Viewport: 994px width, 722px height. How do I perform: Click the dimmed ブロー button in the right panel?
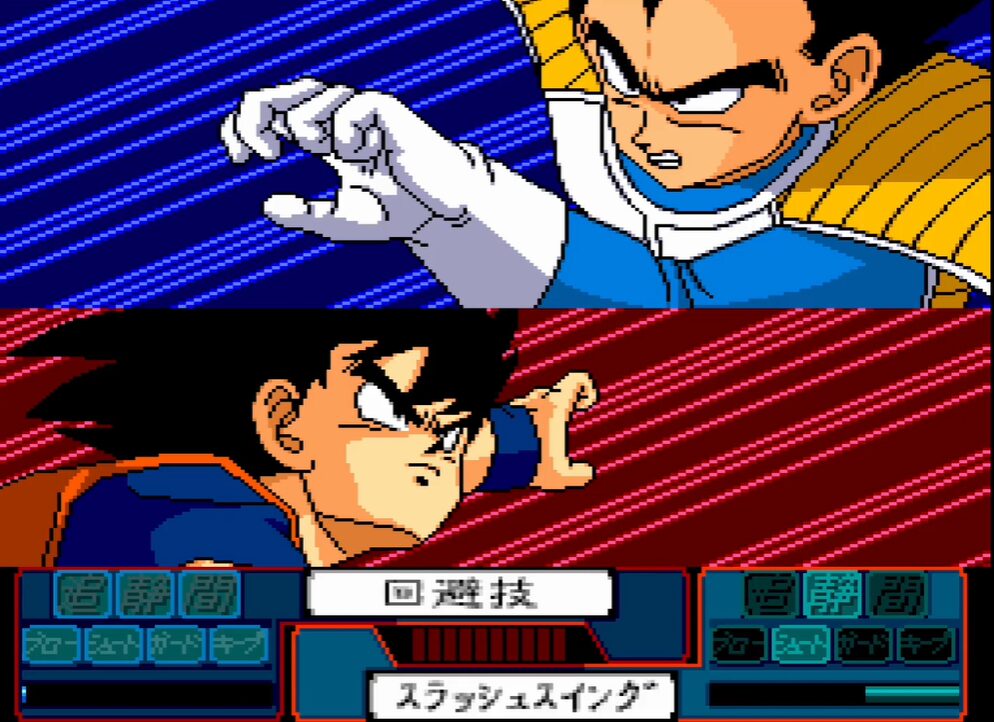click(x=741, y=644)
